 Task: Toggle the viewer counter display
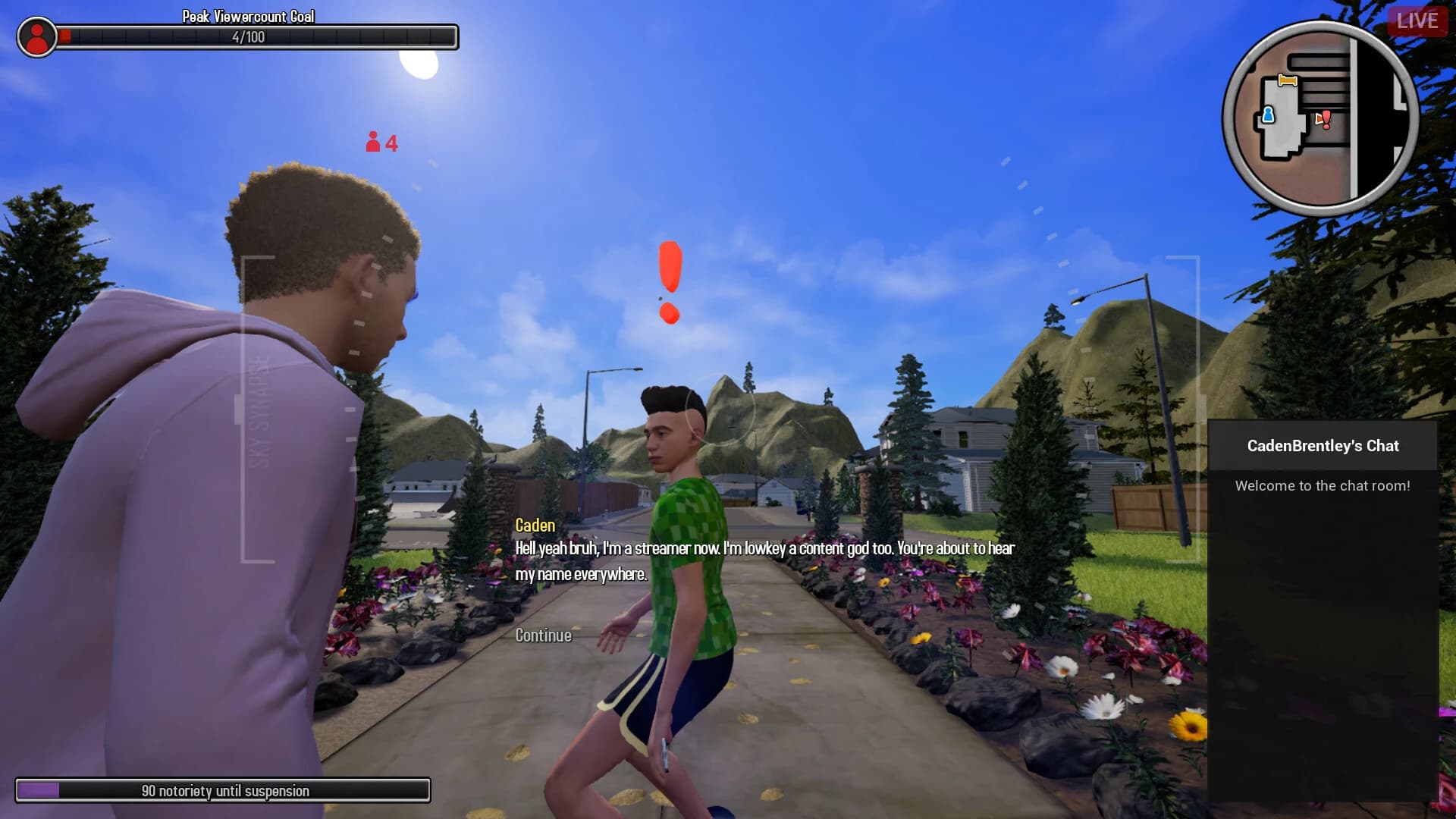coord(381,141)
